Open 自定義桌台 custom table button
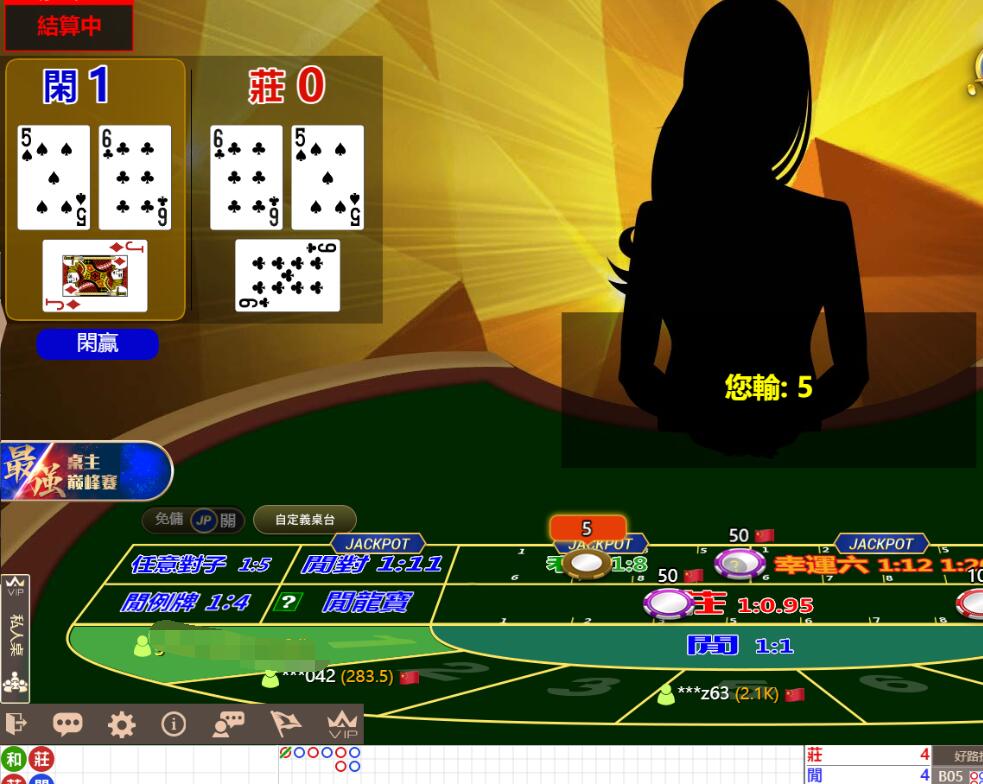 [304, 520]
